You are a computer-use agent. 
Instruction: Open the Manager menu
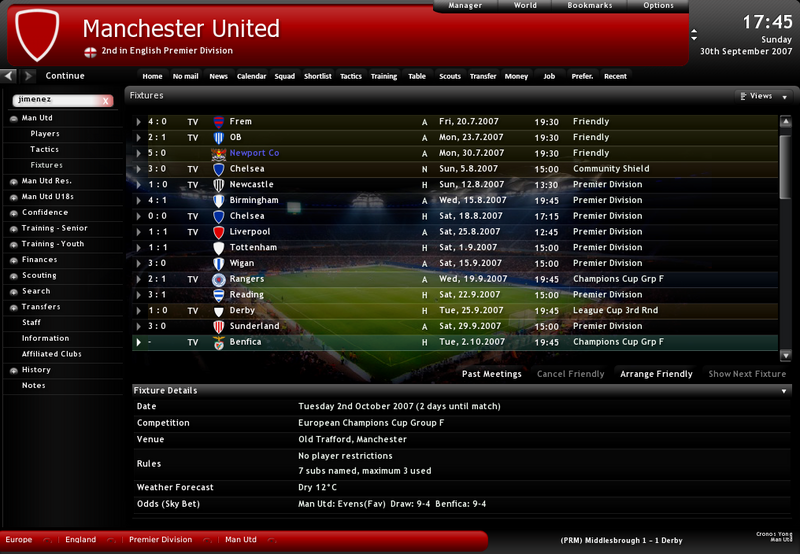pos(465,6)
